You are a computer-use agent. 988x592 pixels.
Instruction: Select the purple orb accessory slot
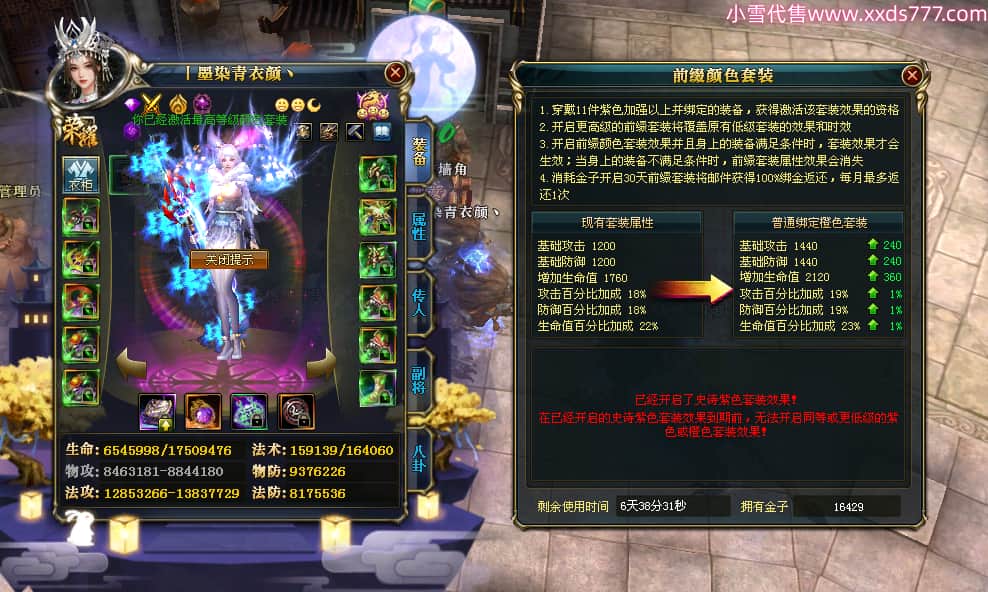pyautogui.click(x=203, y=411)
